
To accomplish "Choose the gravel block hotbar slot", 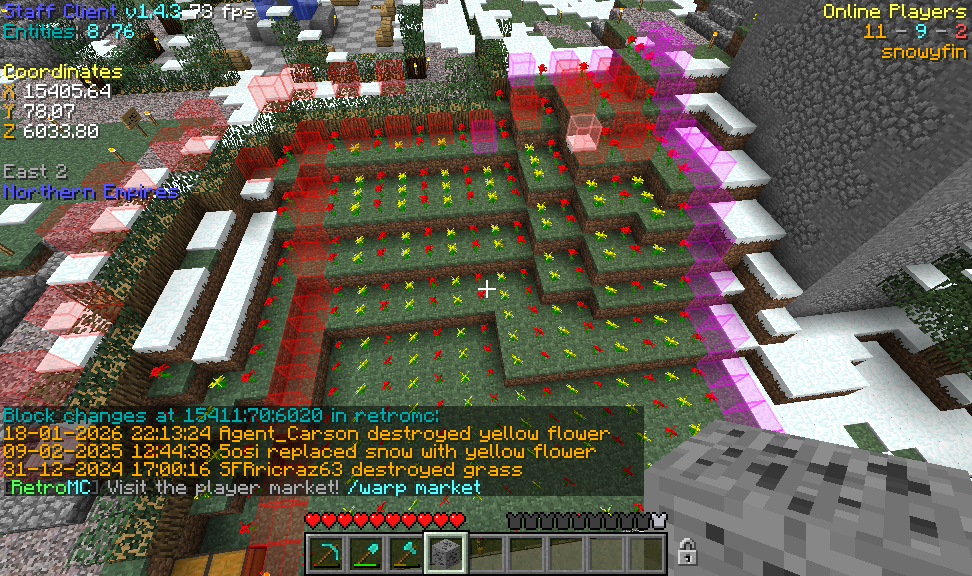I will click(x=445, y=551).
